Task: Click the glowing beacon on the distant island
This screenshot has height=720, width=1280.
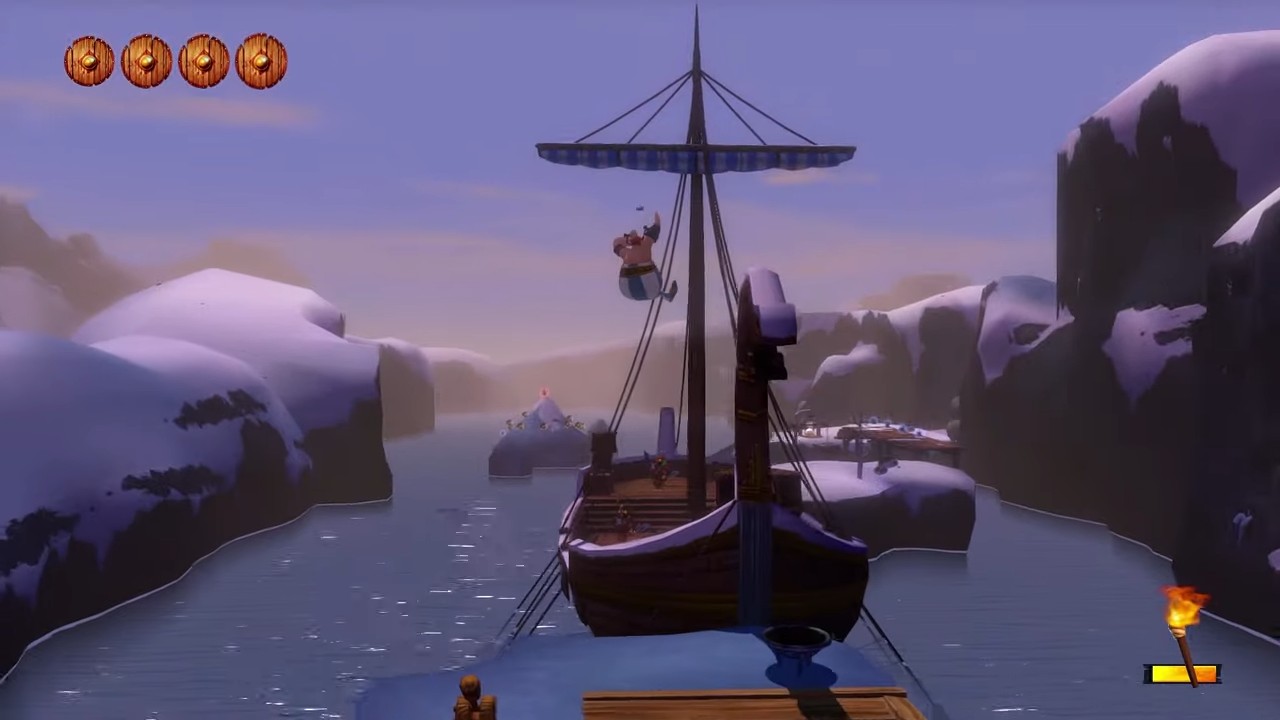Action: coord(545,392)
